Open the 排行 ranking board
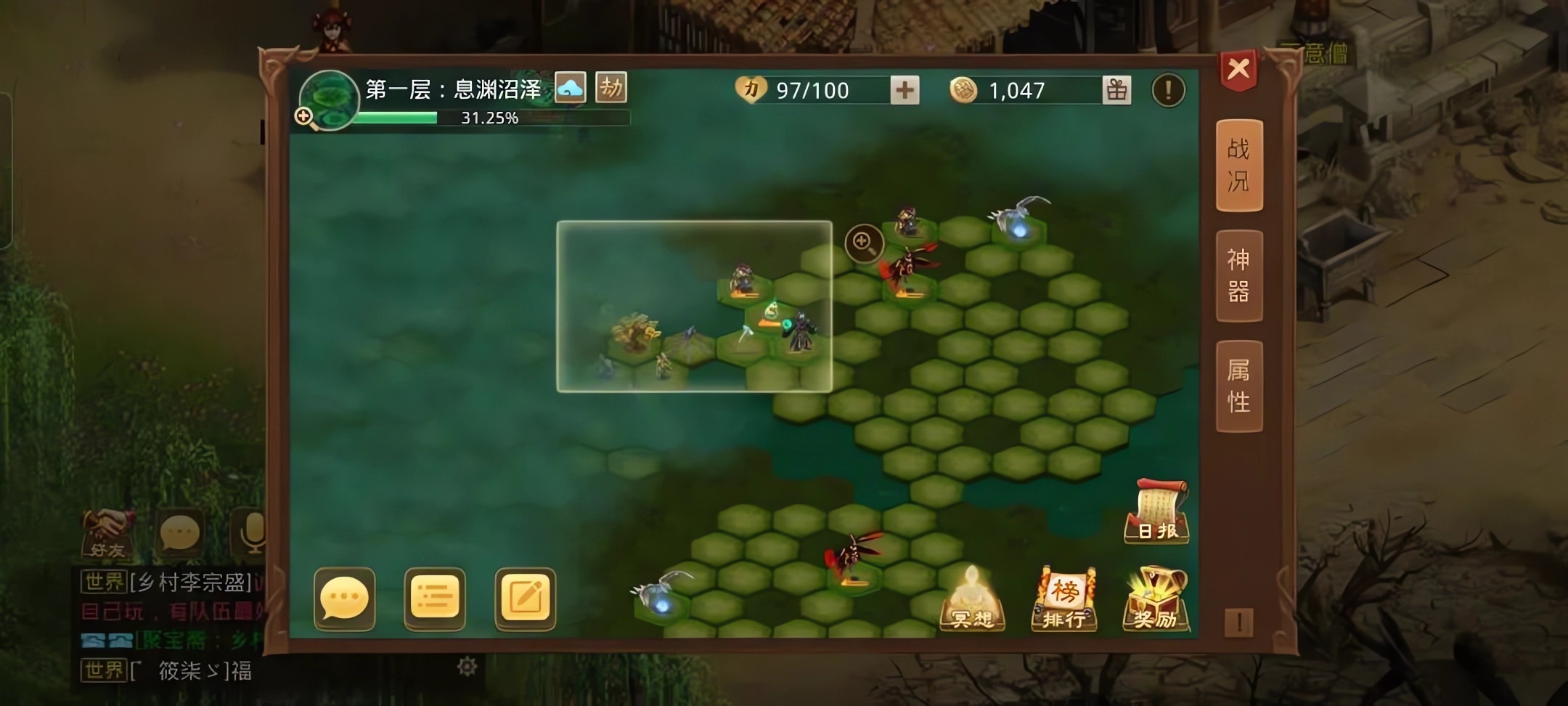Viewport: 1568px width, 706px height. tap(1064, 599)
